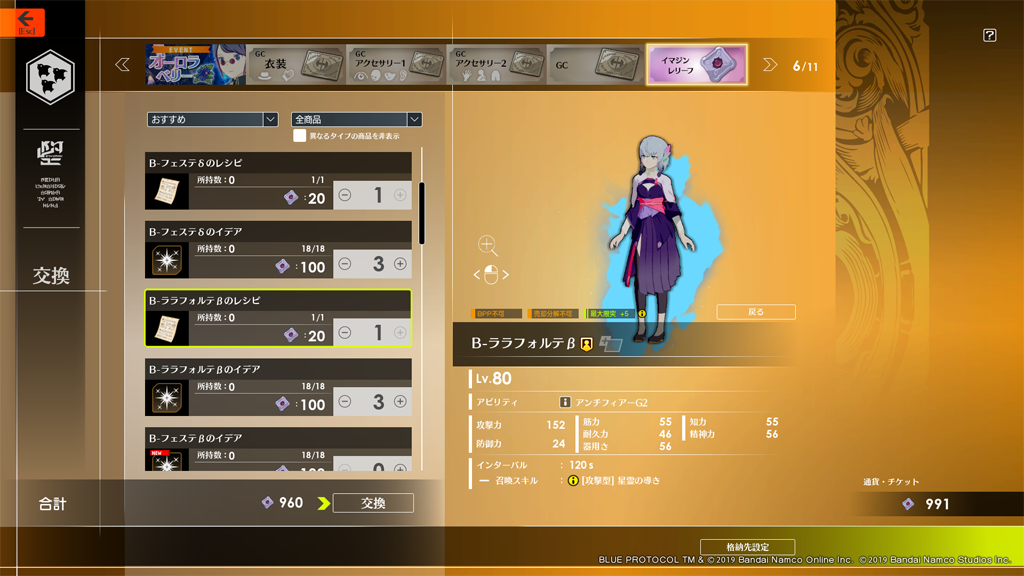
Task: Open the help question mark icon
Action: pyautogui.click(x=989, y=35)
